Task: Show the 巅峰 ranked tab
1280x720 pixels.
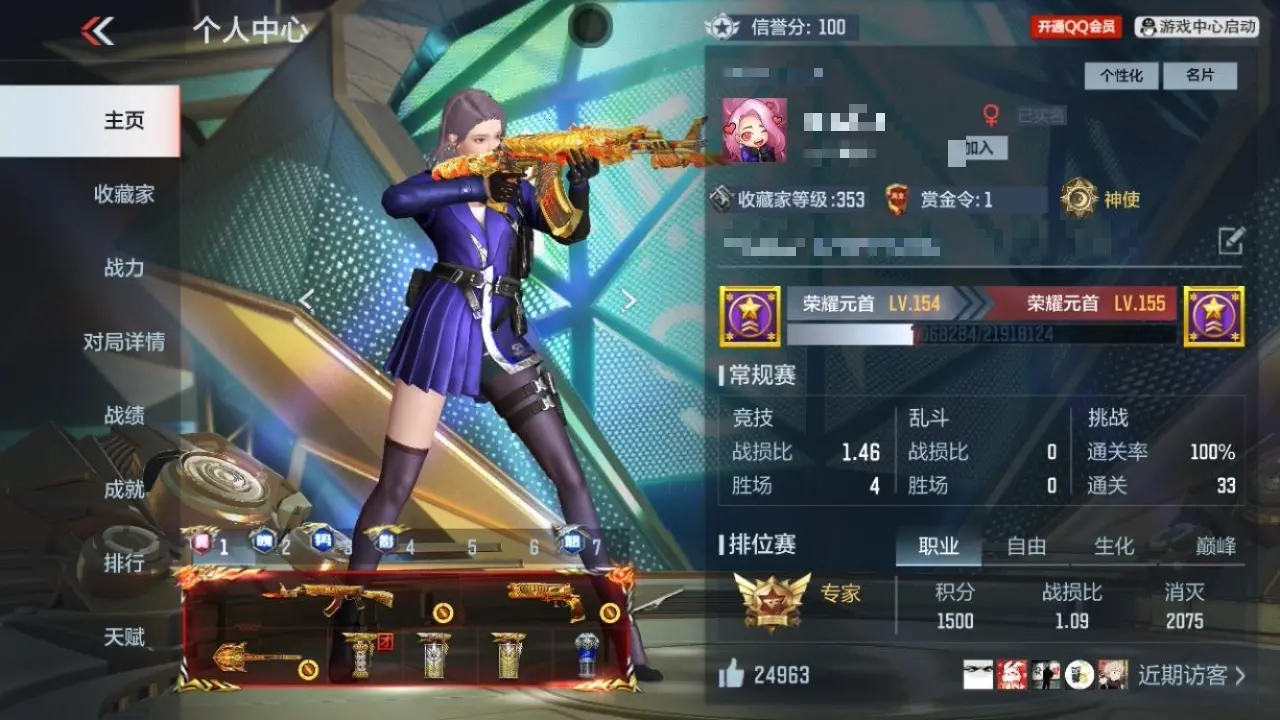Action: (x=1215, y=546)
